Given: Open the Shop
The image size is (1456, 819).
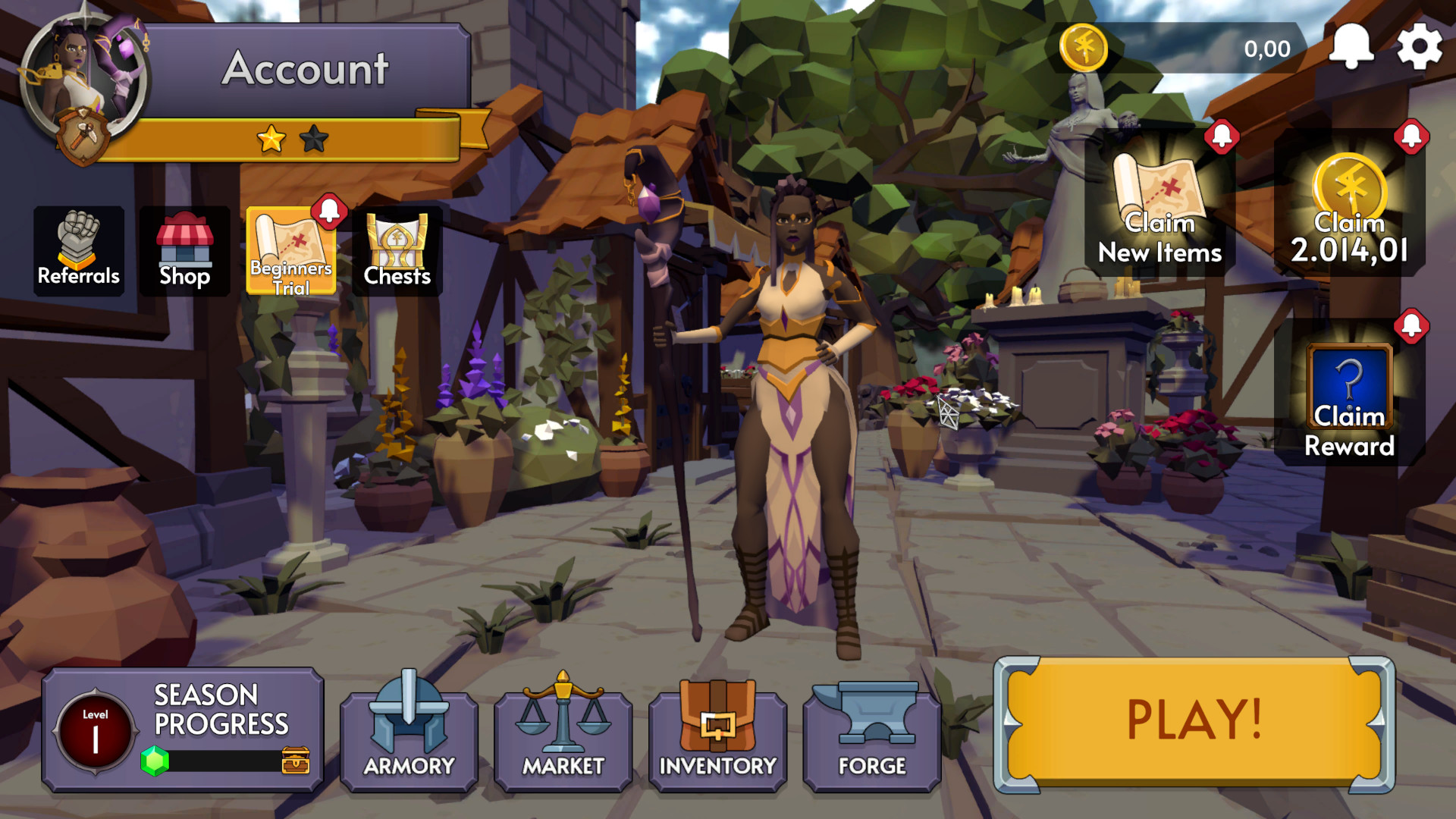Looking at the screenshot, I should pyautogui.click(x=184, y=250).
